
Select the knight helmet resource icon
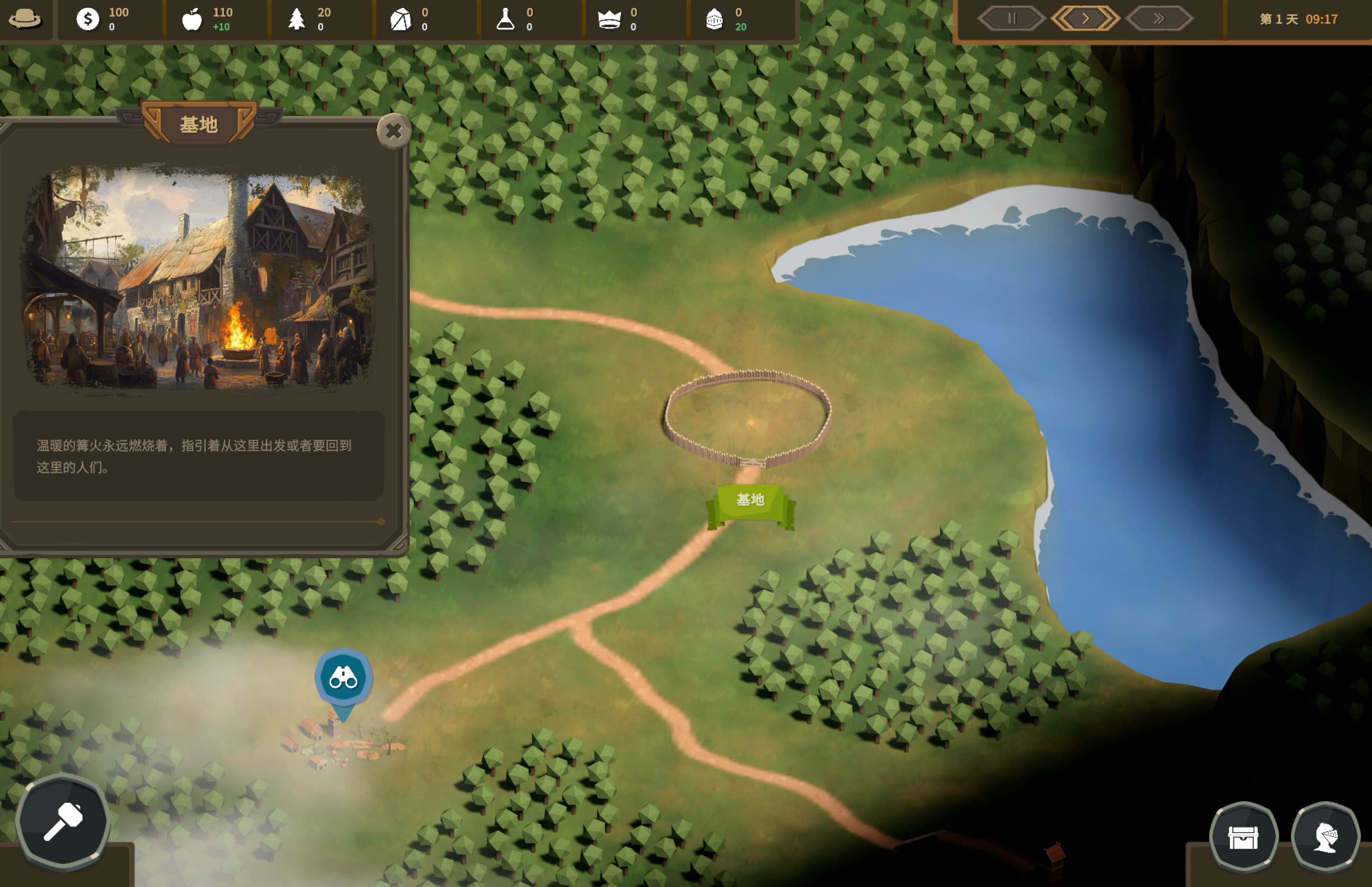coord(714,19)
